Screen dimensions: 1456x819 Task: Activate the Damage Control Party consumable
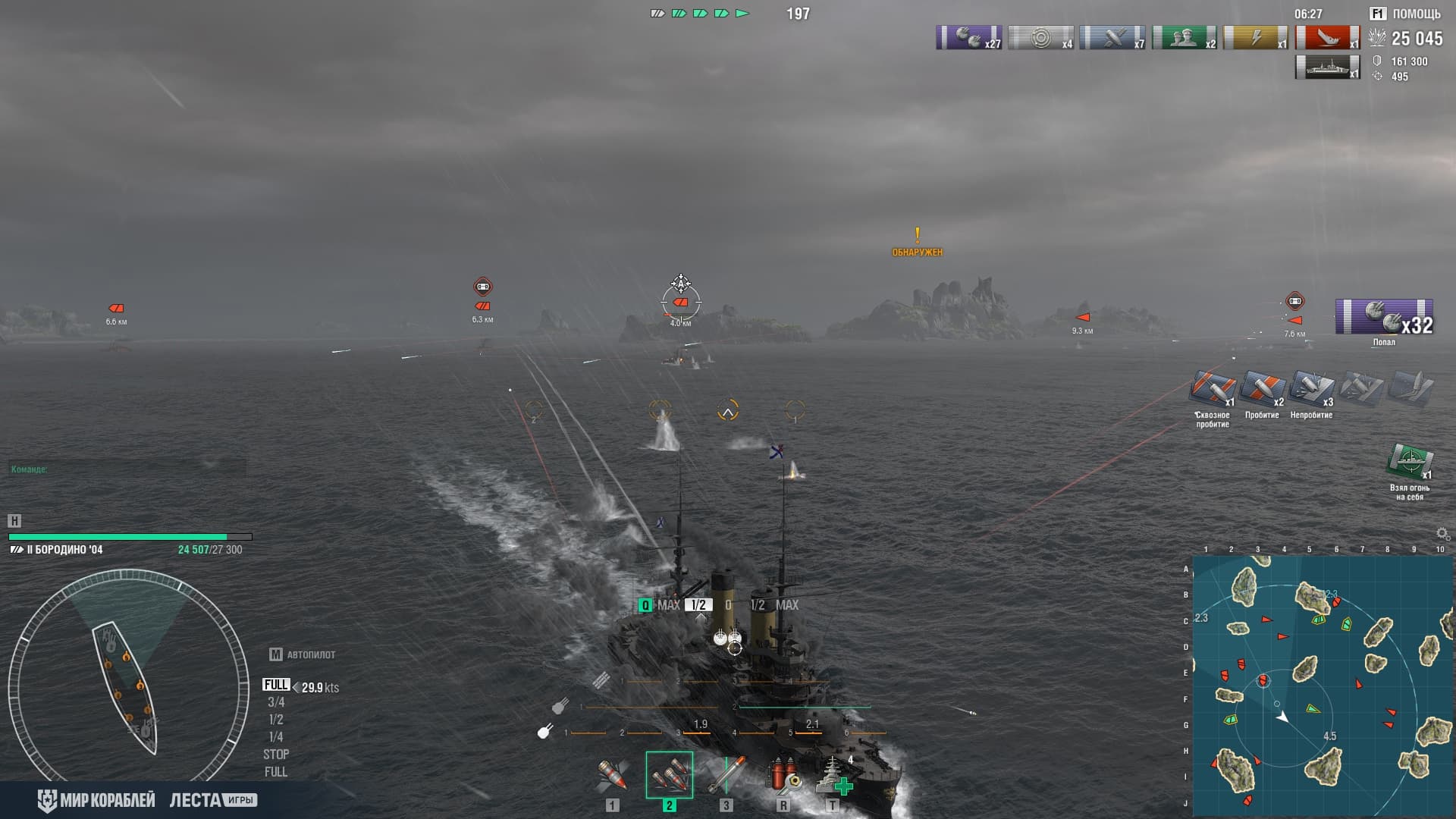click(x=783, y=775)
